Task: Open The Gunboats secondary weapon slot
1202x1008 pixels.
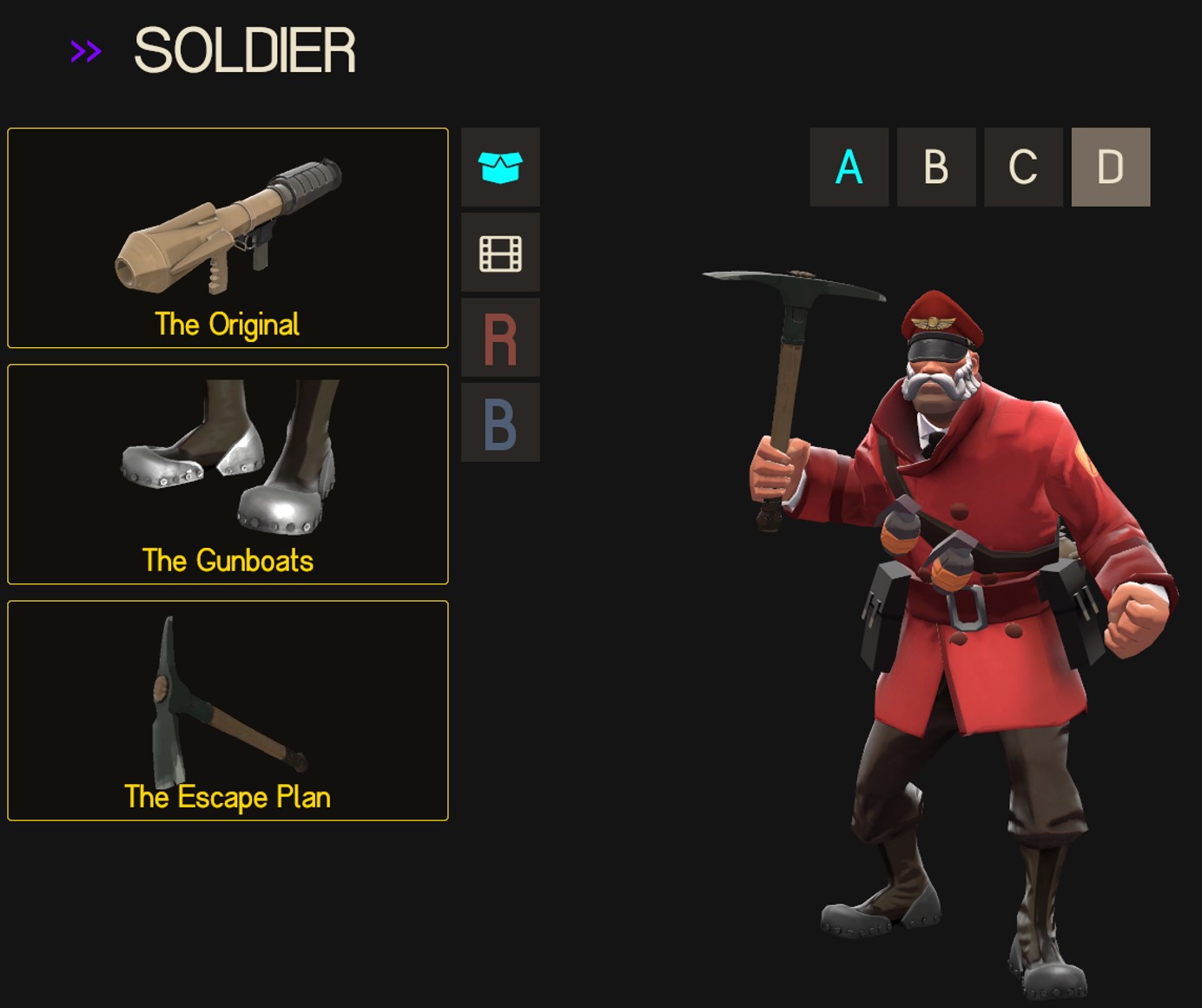Action: click(x=228, y=473)
